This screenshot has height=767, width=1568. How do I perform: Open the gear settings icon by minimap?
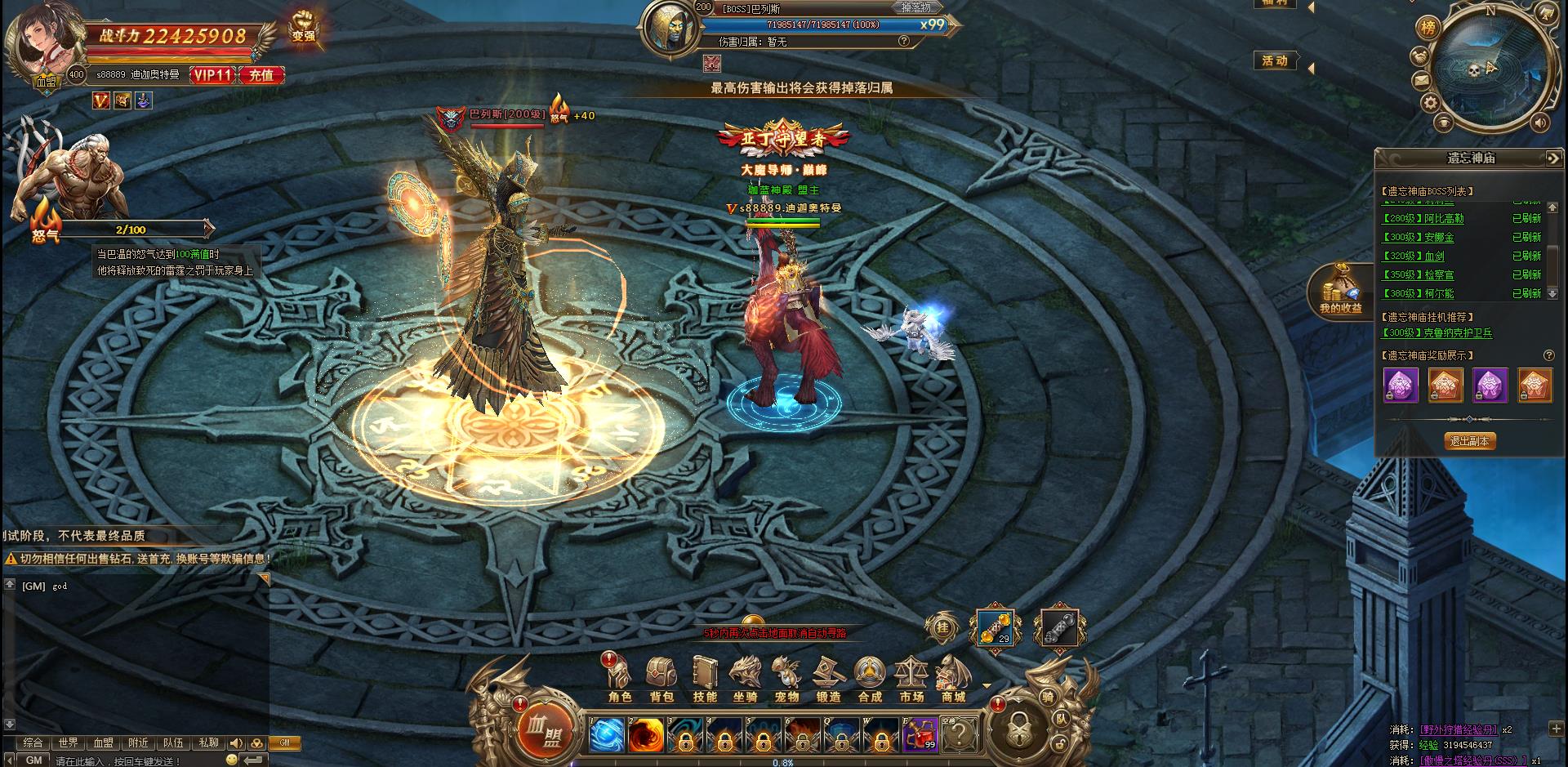pos(1429,103)
